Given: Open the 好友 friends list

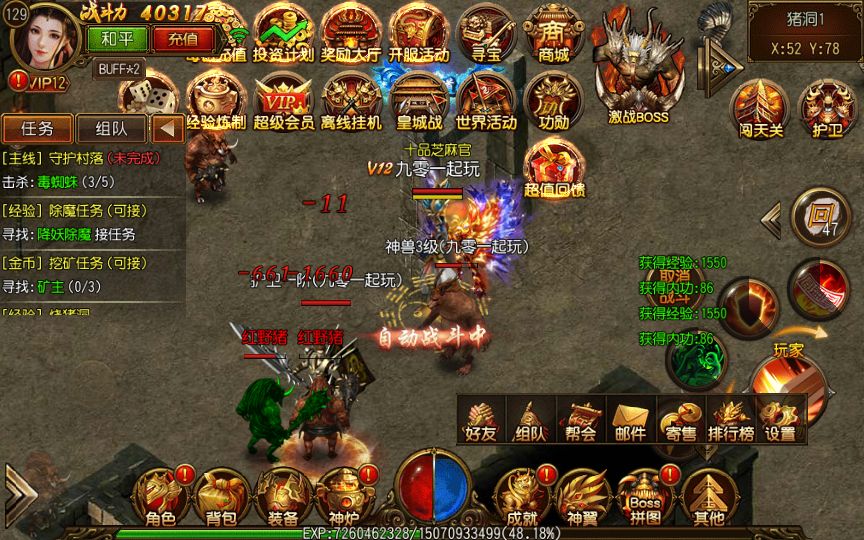Looking at the screenshot, I should [x=481, y=420].
